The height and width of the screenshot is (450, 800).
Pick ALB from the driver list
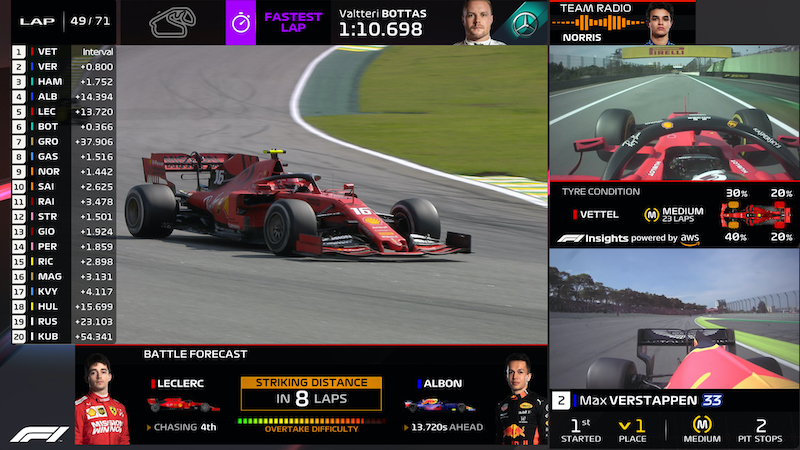63,96
